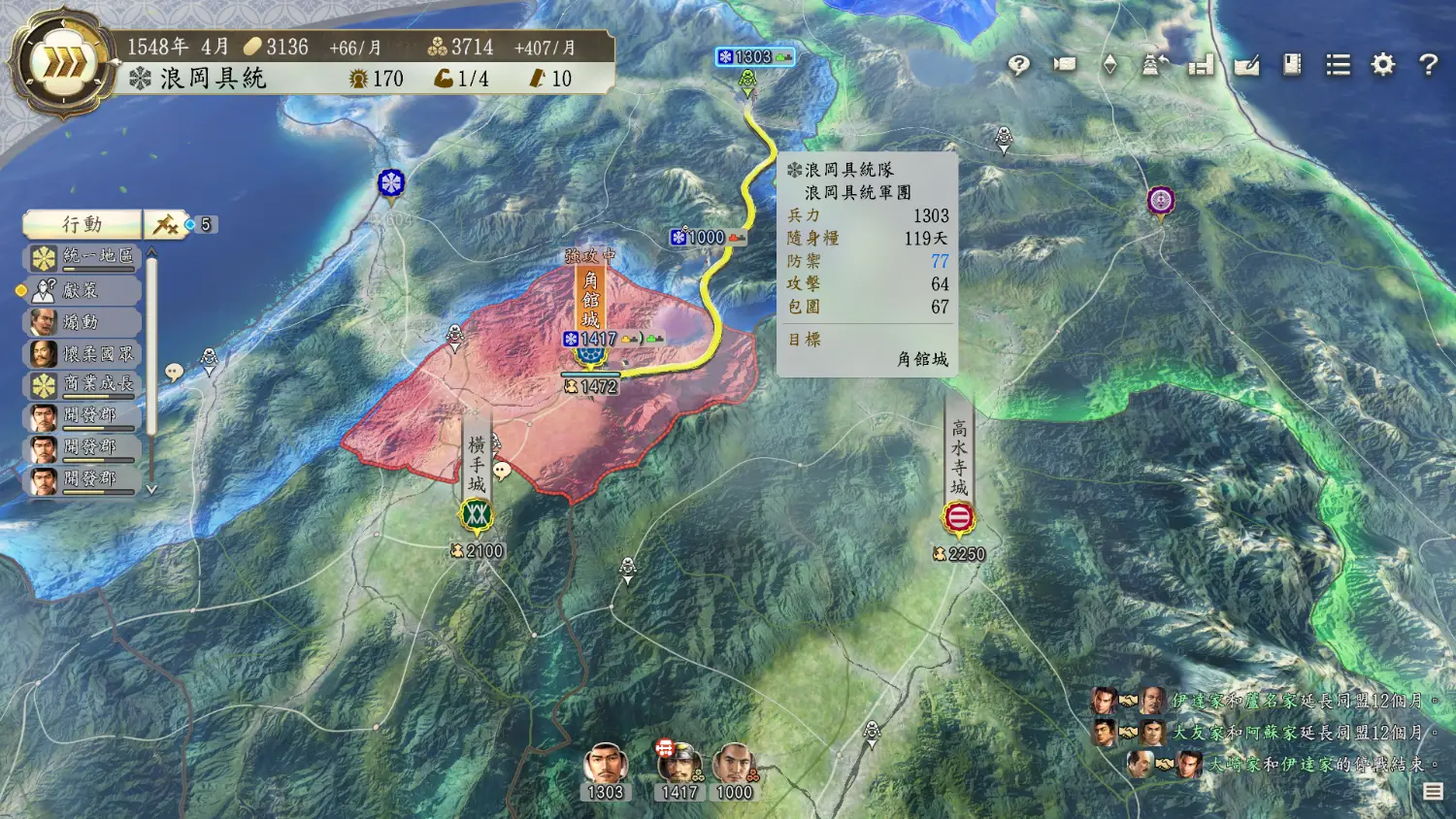
Task: Open the event log list button
Action: pos(1433,792)
